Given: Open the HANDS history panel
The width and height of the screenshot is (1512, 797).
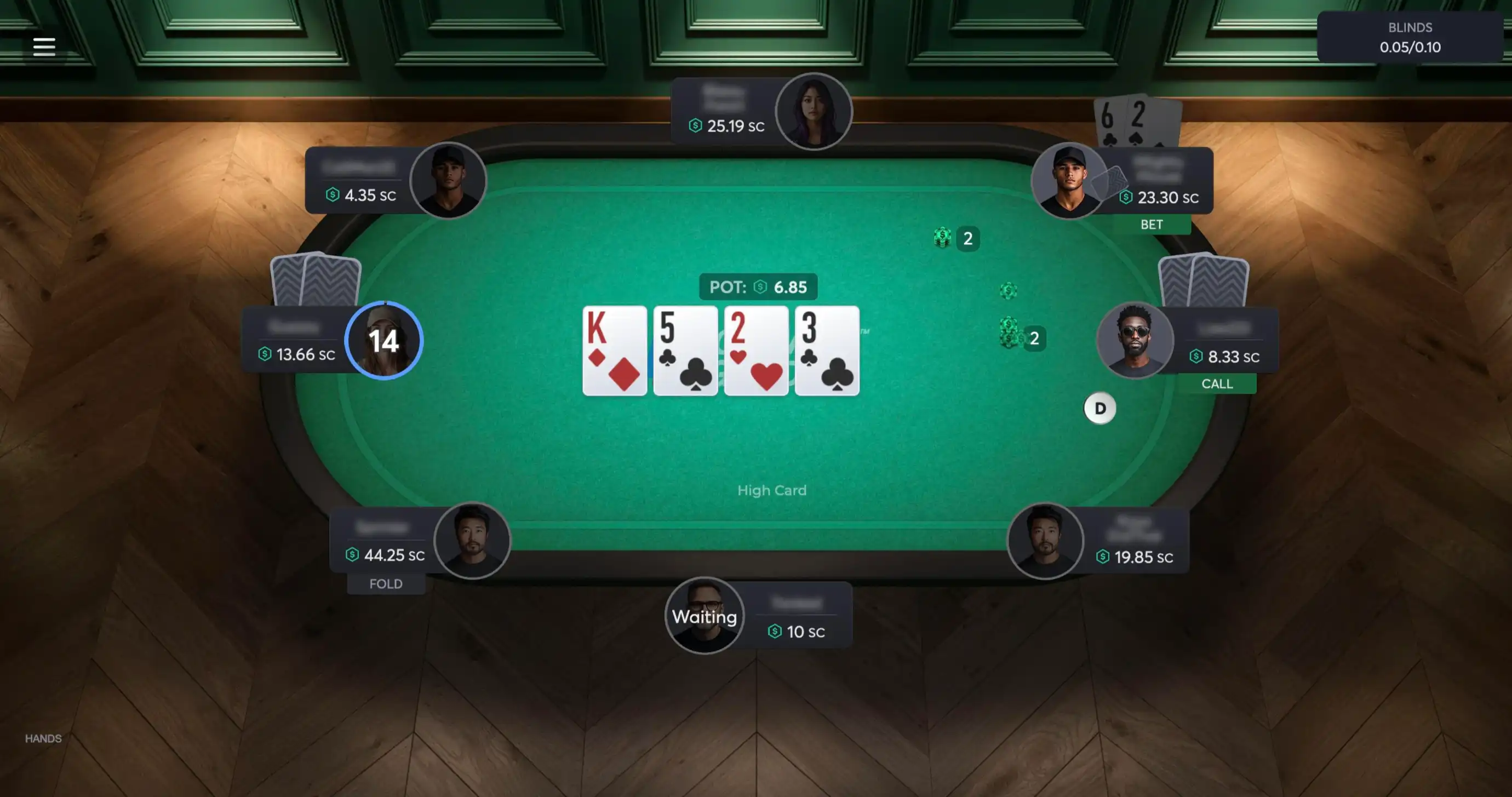Looking at the screenshot, I should coord(43,738).
